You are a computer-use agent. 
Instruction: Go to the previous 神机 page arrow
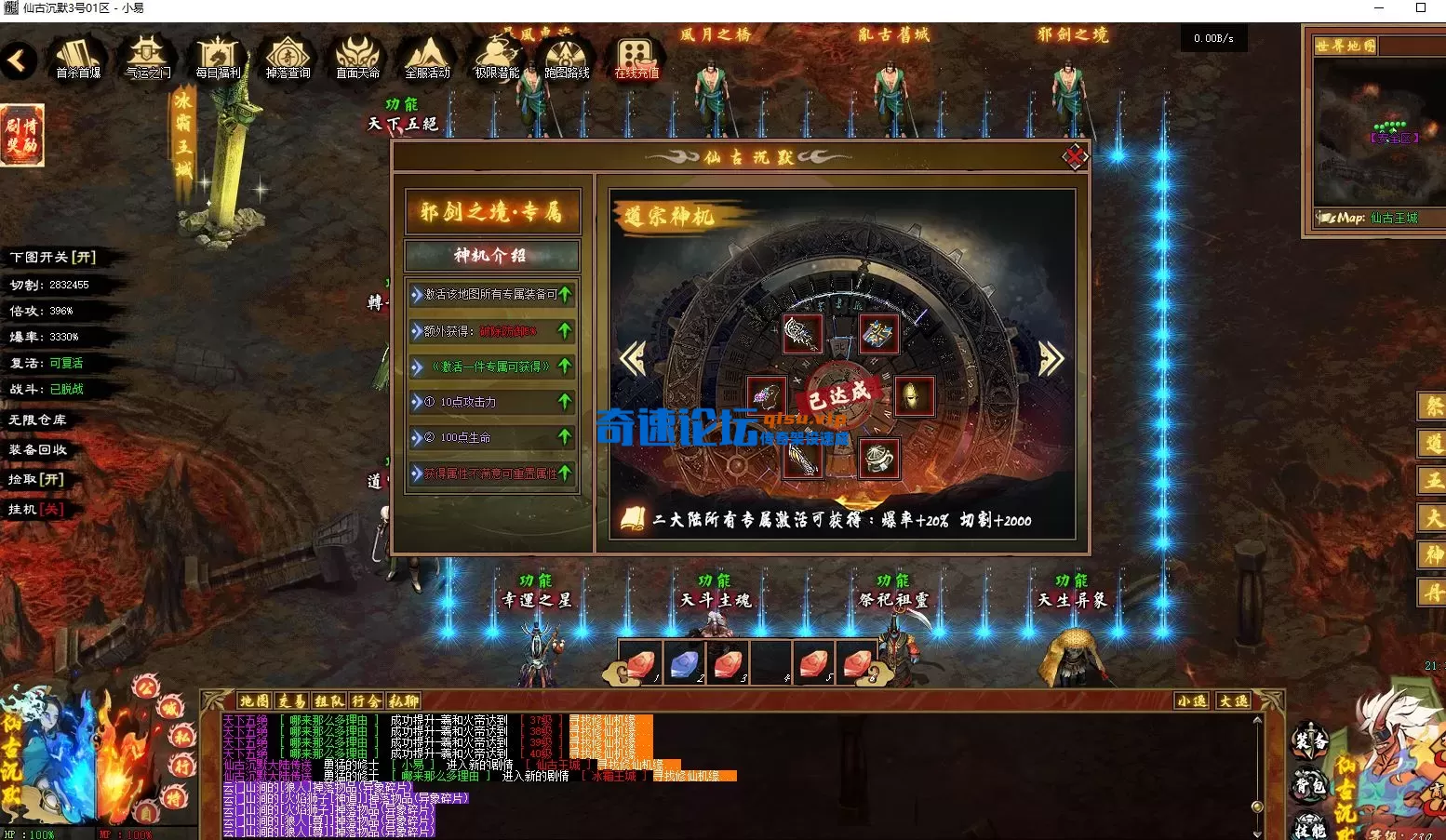(634, 359)
